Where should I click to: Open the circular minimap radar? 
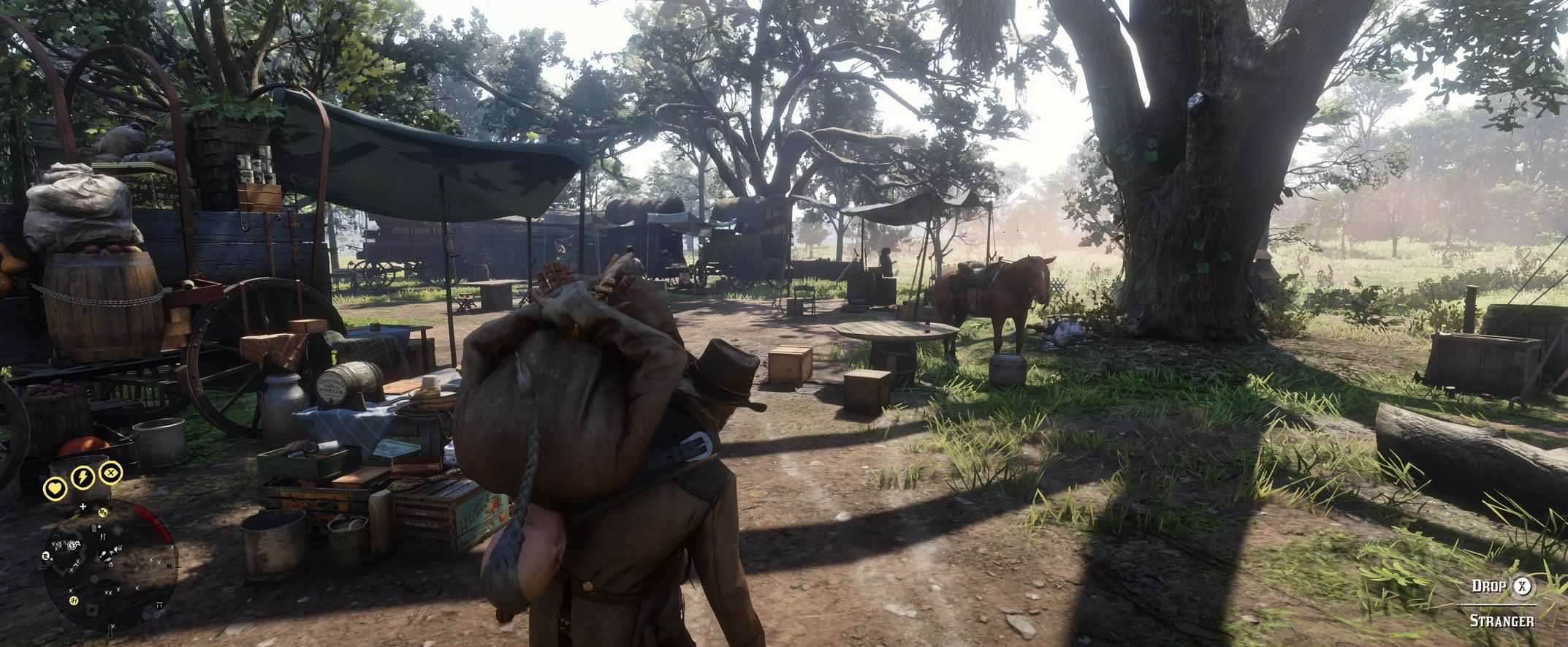pos(110,568)
